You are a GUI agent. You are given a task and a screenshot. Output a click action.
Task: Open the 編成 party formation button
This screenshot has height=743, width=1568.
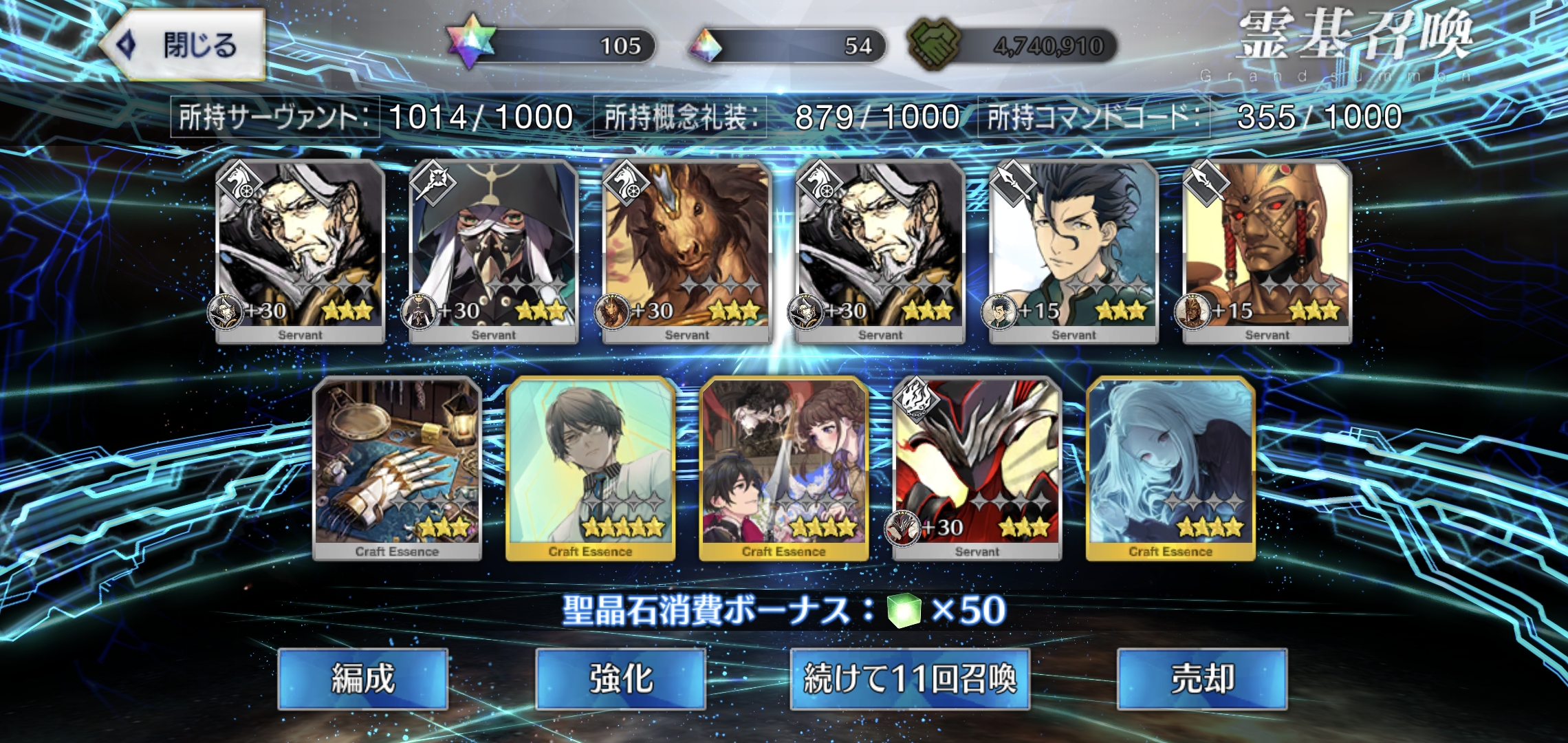pos(362,678)
